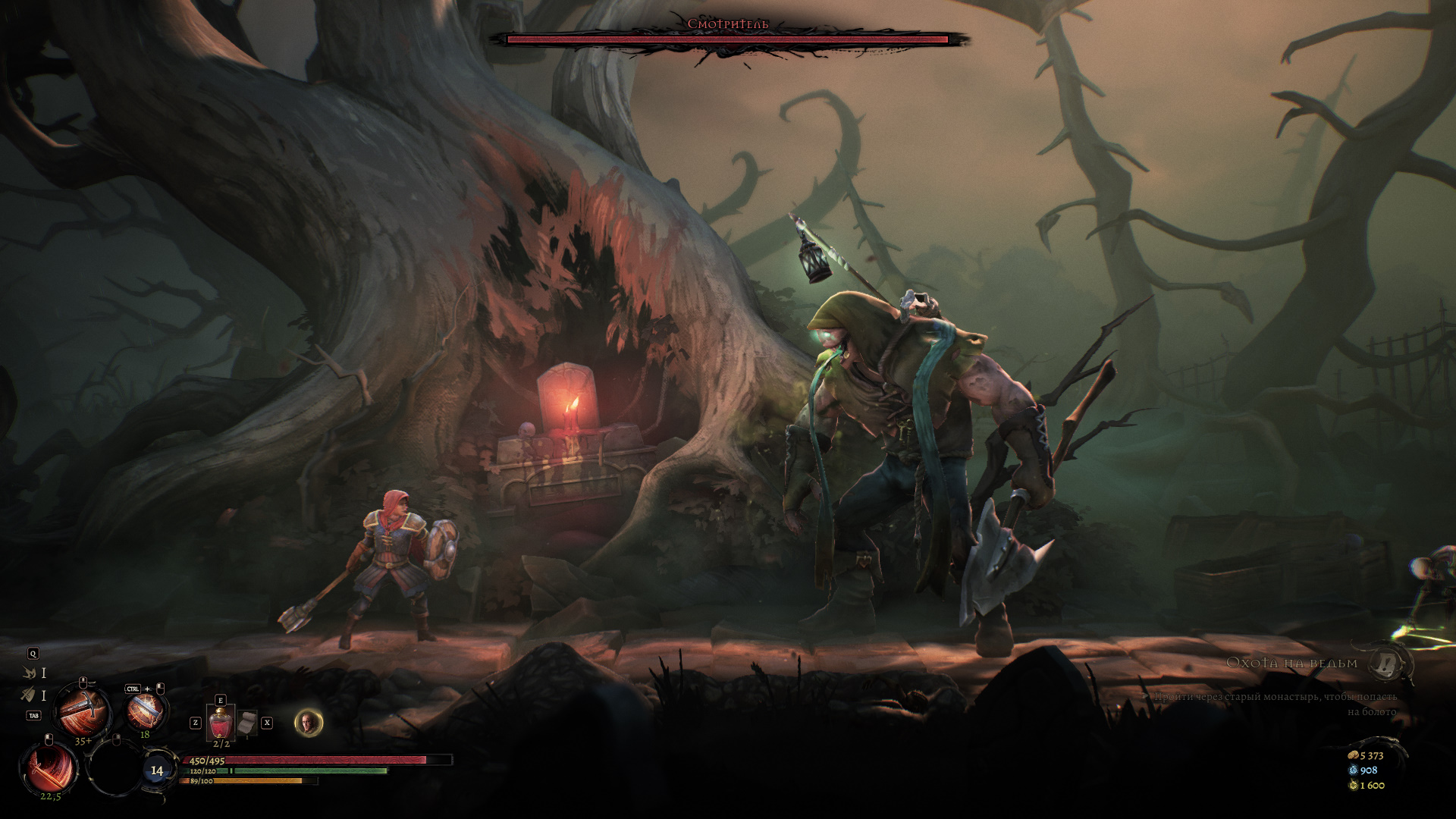
Task: Open the quest journal exclamation icon
Action: (x=1389, y=664)
